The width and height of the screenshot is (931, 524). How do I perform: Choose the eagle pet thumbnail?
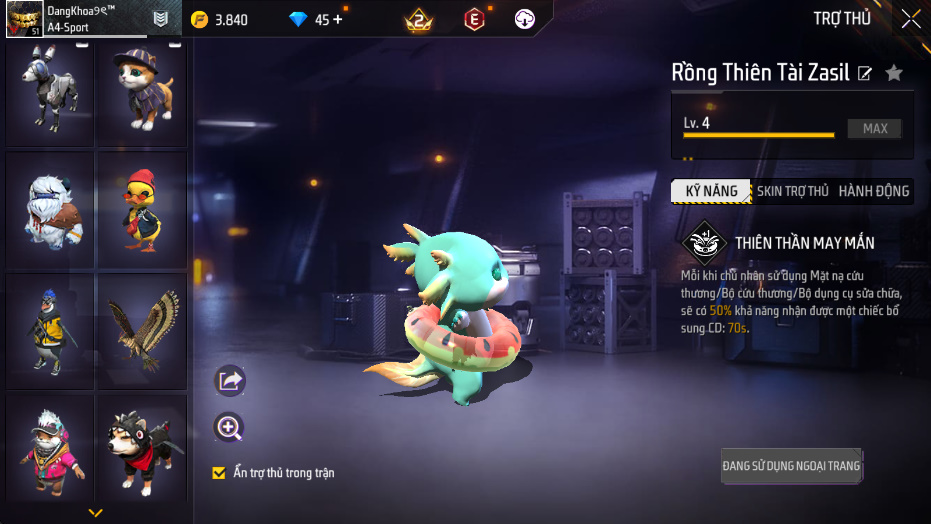(x=141, y=330)
